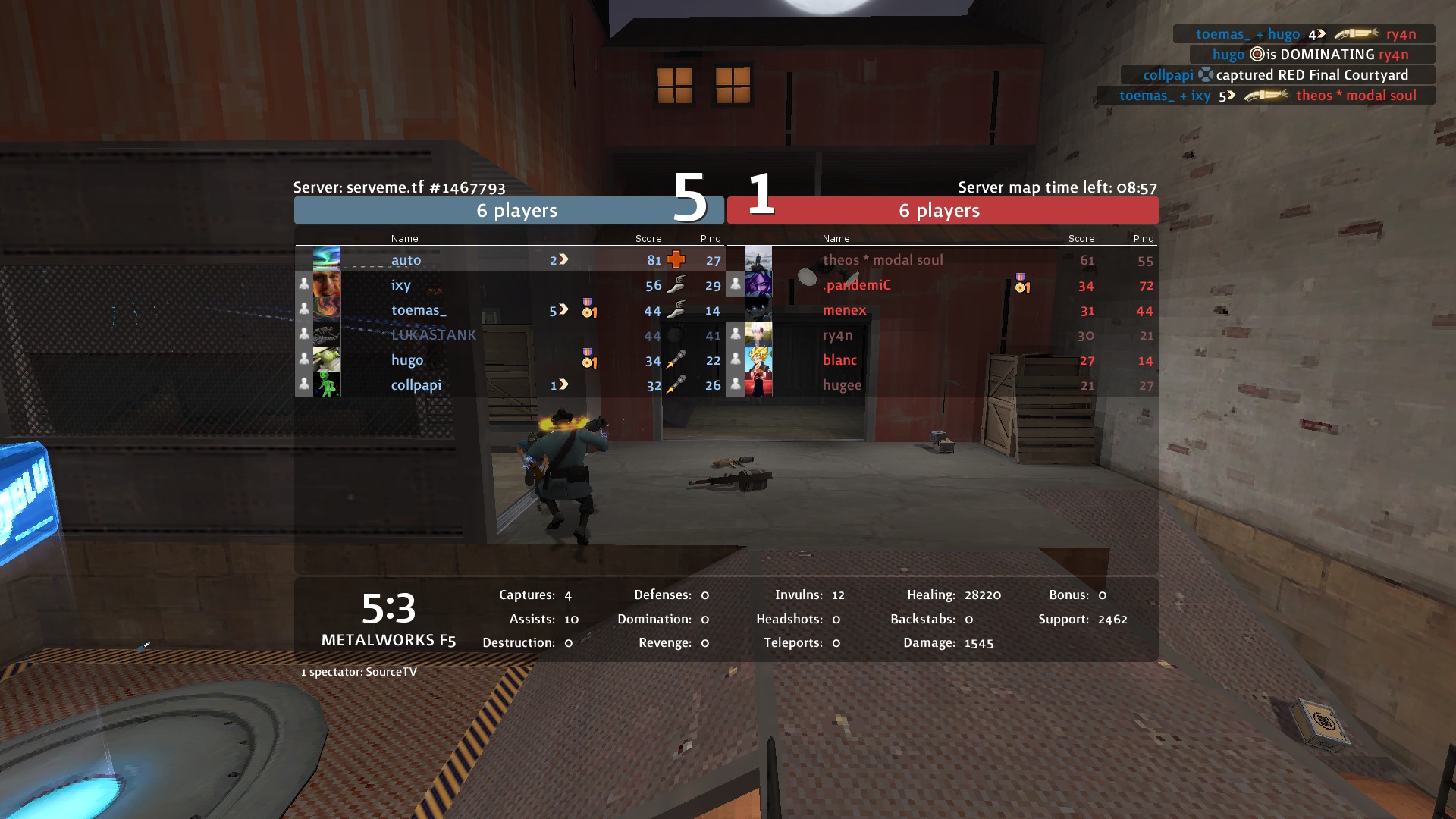Choose menex in the RED team list
This screenshot has width=1456, height=819.
coord(844,310)
